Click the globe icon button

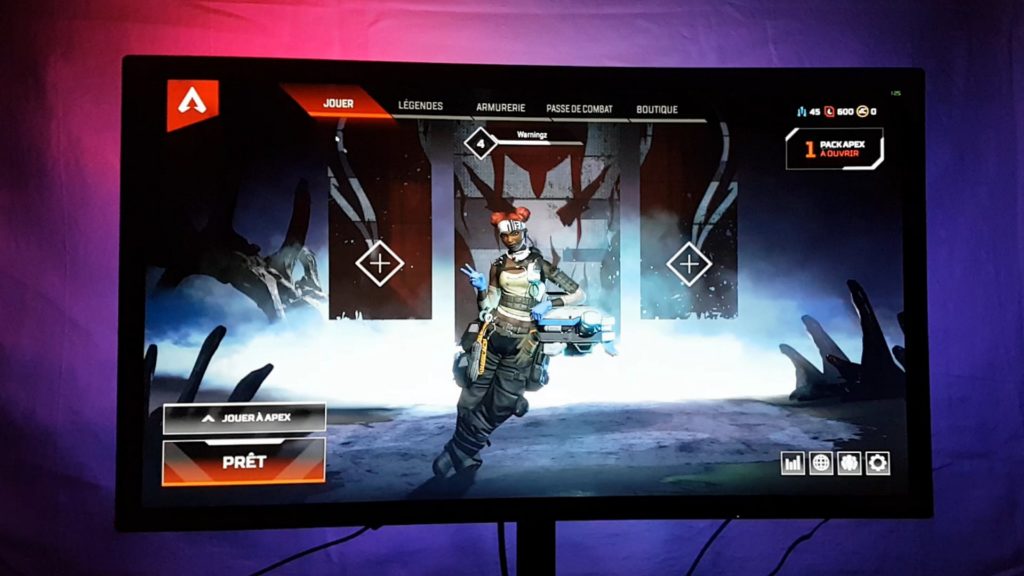[x=821, y=463]
